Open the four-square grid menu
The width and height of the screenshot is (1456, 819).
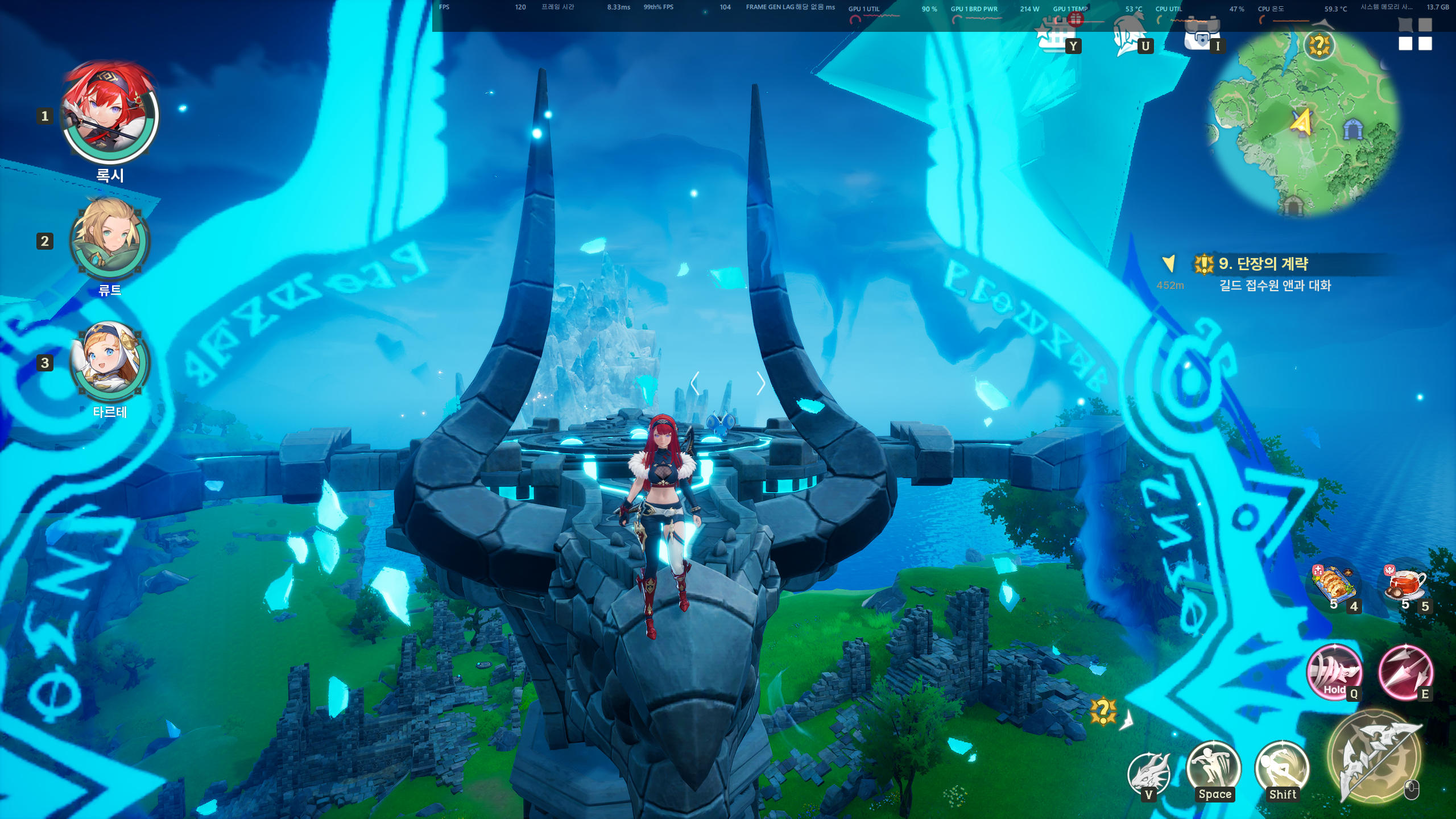click(x=1415, y=34)
